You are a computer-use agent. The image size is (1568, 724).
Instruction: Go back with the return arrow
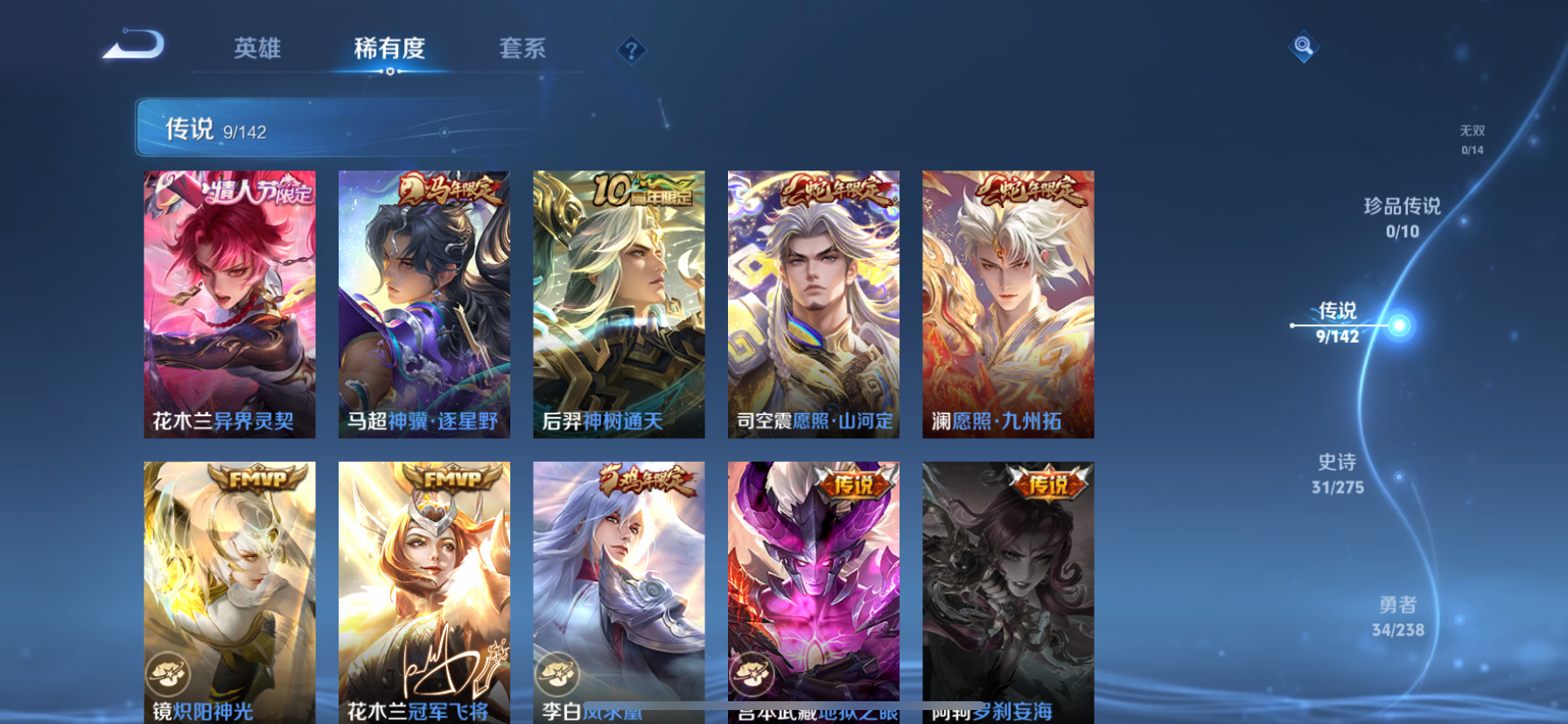click(x=134, y=45)
